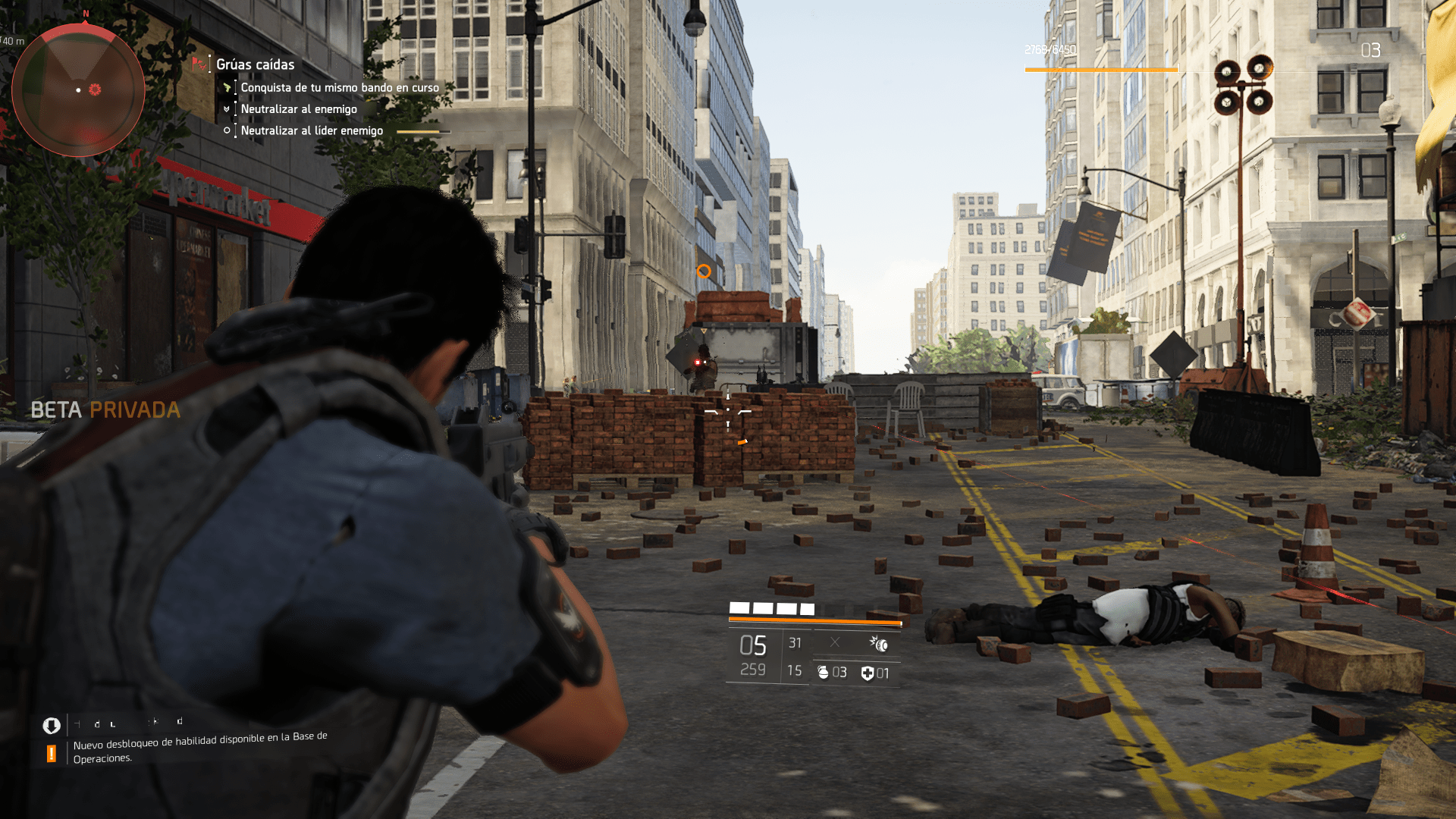
Task: Click the pistol objective icon beside Conquista
Action: pos(227,87)
